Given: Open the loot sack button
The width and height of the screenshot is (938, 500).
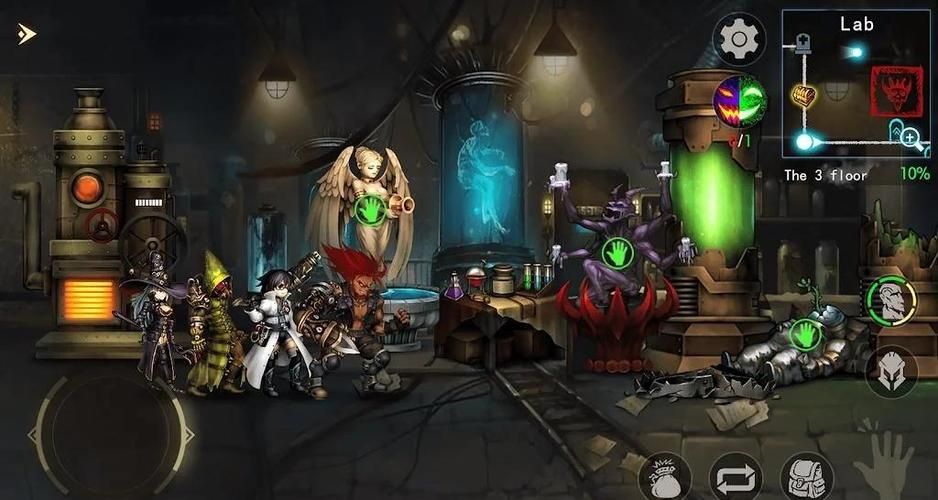Looking at the screenshot, I should pyautogui.click(x=664, y=477).
